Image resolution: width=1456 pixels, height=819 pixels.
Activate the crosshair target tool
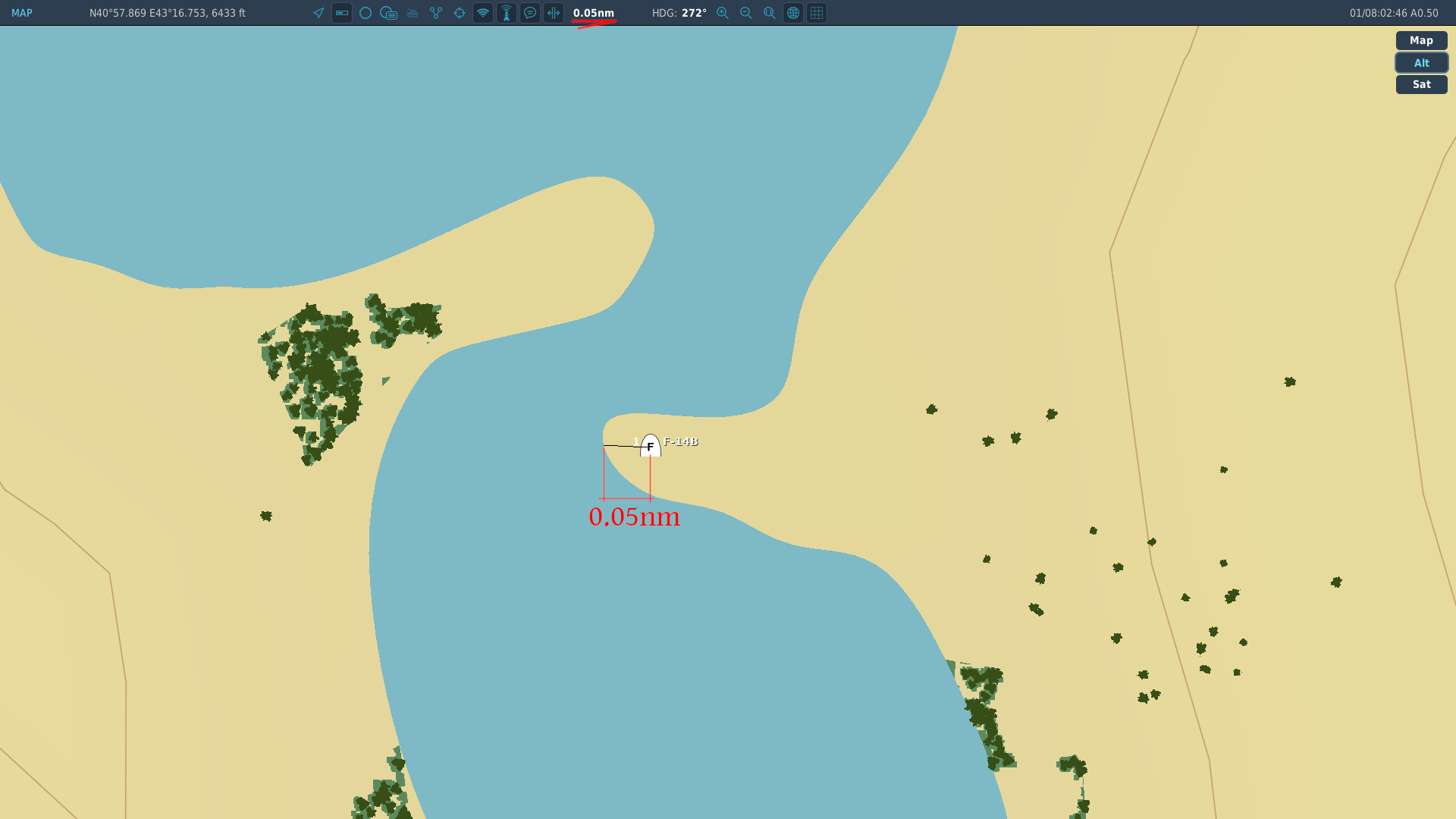click(x=460, y=13)
